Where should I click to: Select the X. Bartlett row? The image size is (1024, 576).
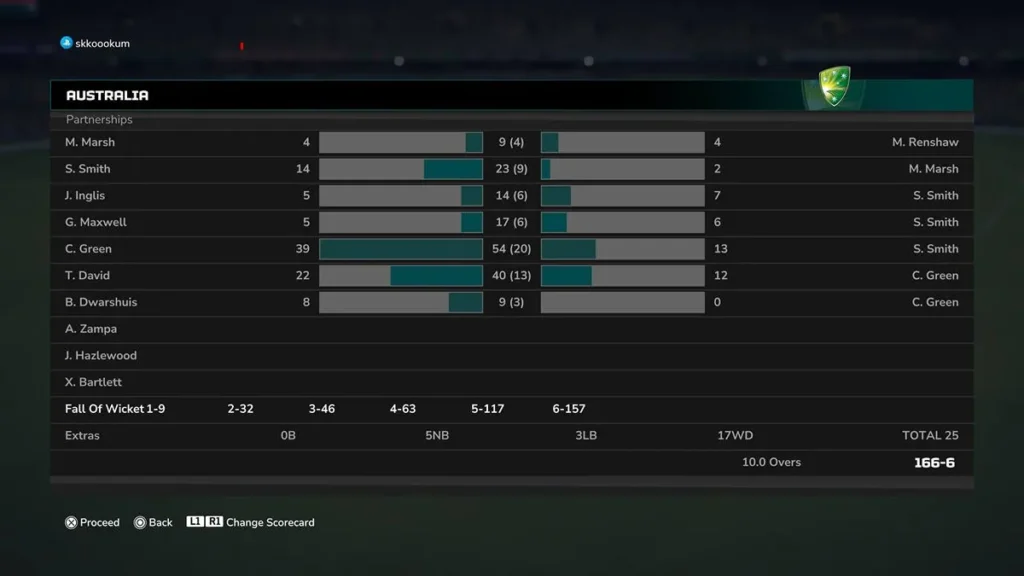511,382
